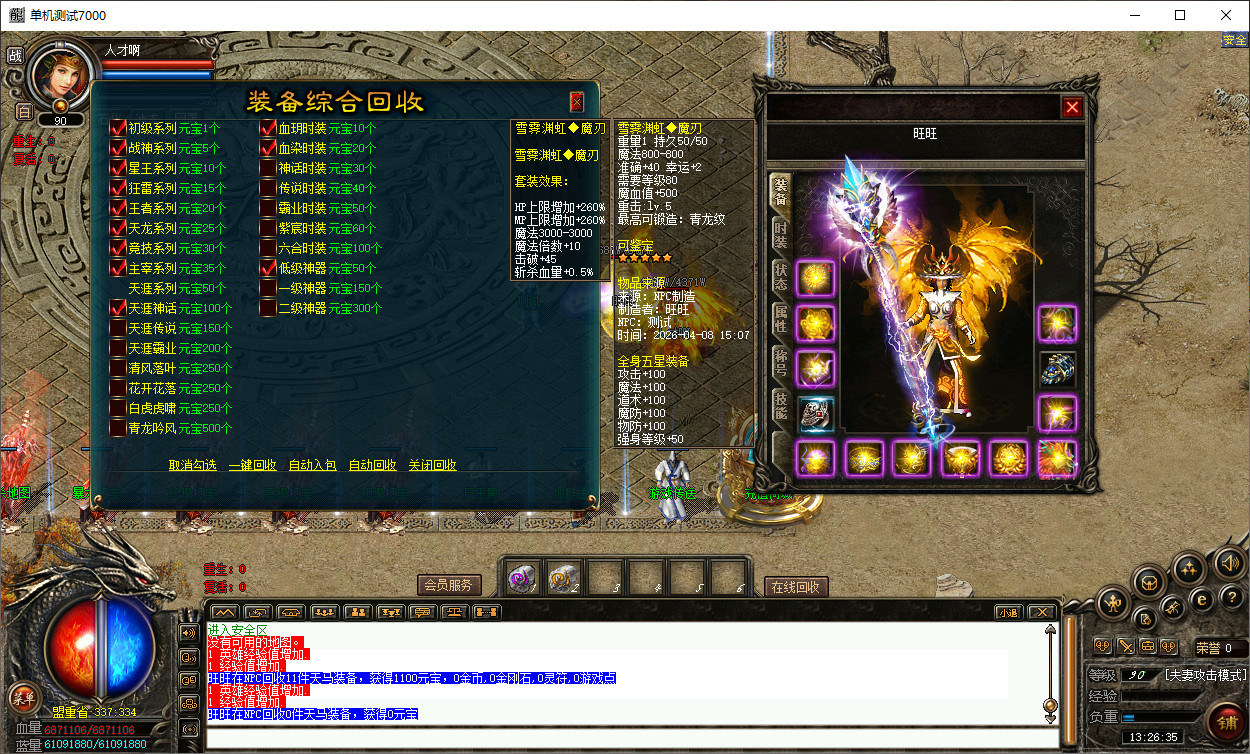
Task: Click the 在线回收 button
Action: coord(796,587)
